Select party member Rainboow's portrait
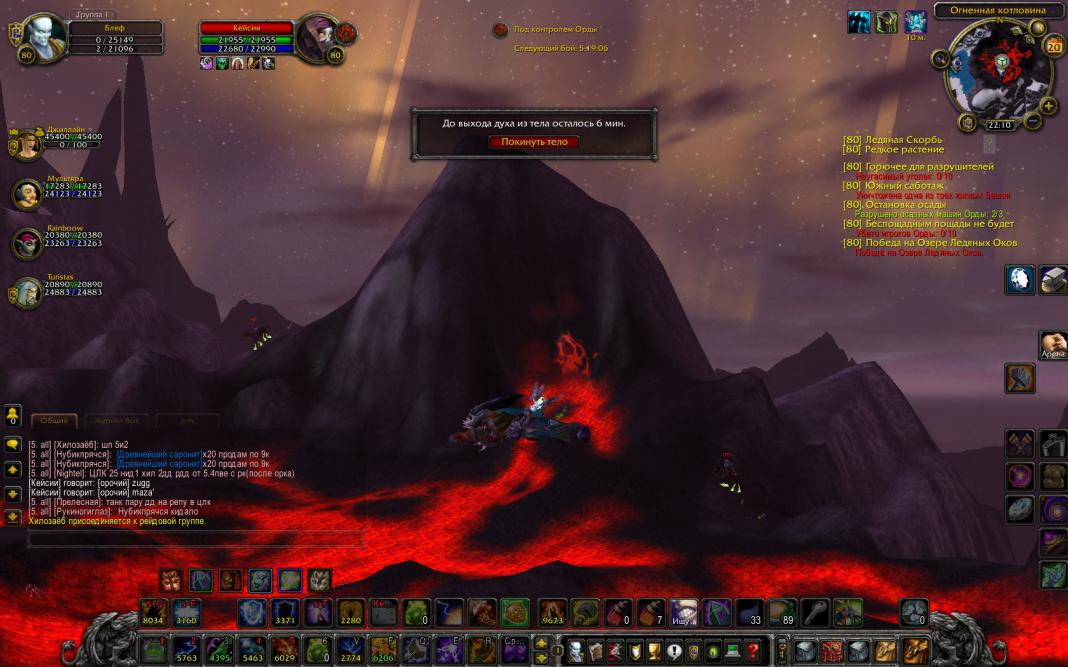 point(25,243)
